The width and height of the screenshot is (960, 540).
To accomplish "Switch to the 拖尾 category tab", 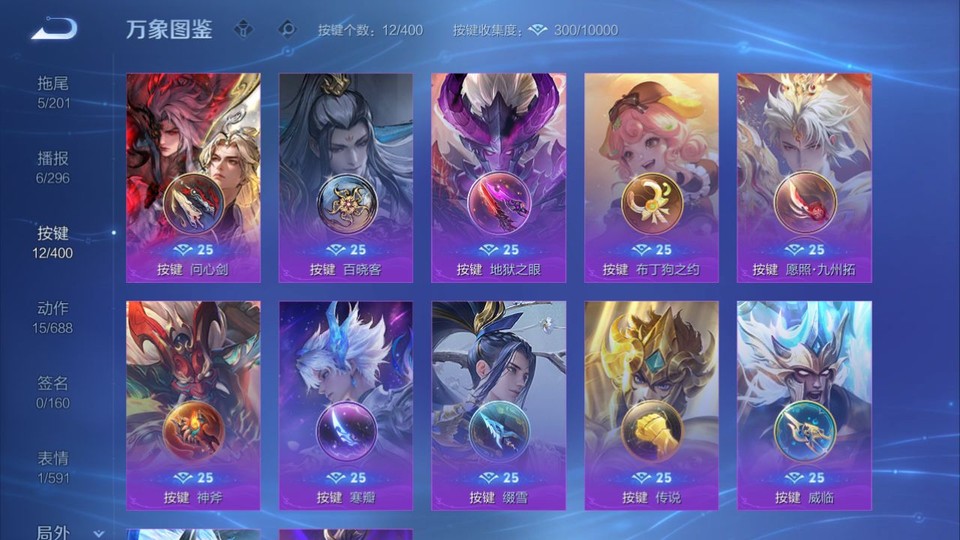I will (x=54, y=91).
